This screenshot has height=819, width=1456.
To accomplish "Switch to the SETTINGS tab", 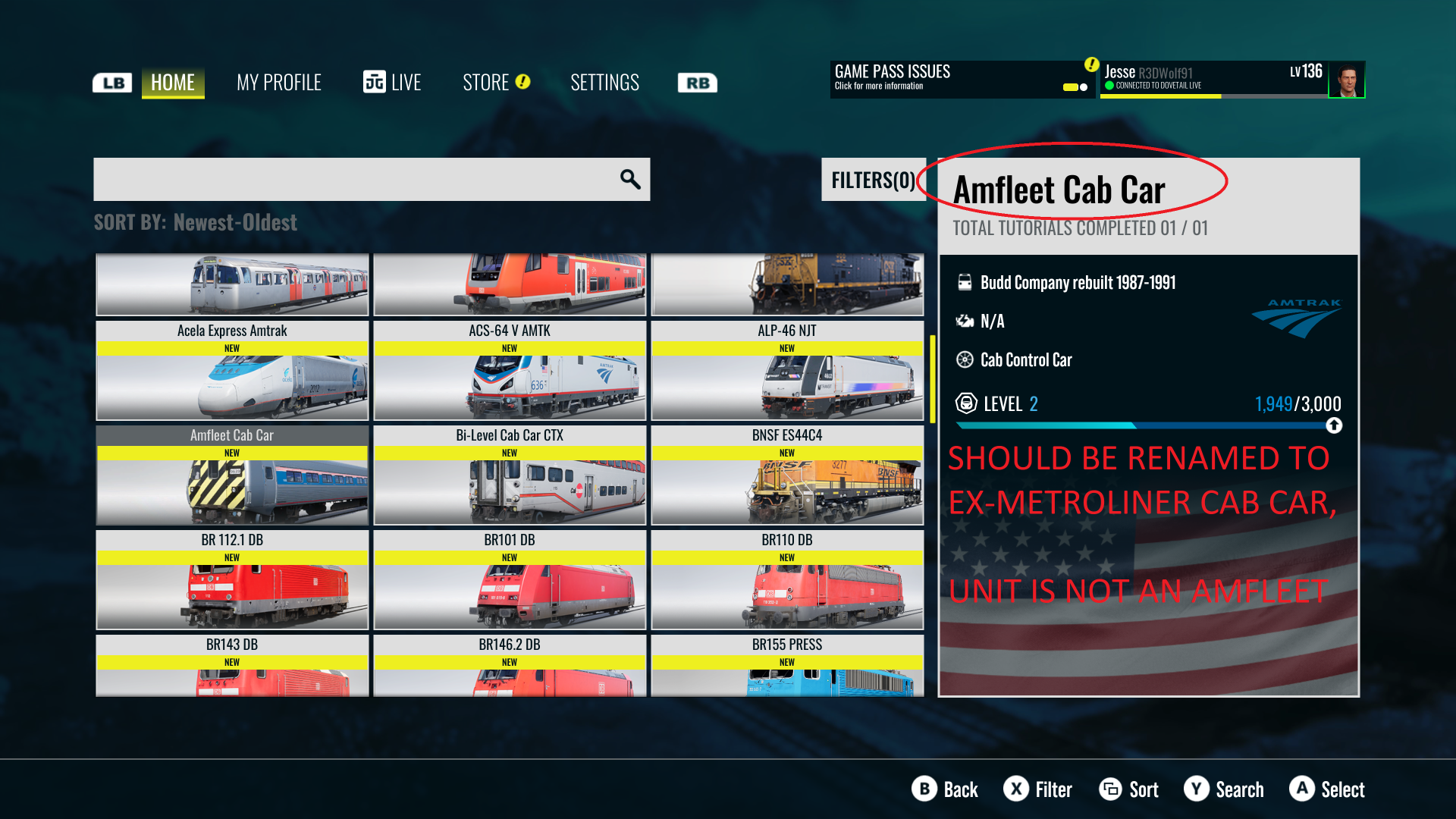I will coord(604,82).
